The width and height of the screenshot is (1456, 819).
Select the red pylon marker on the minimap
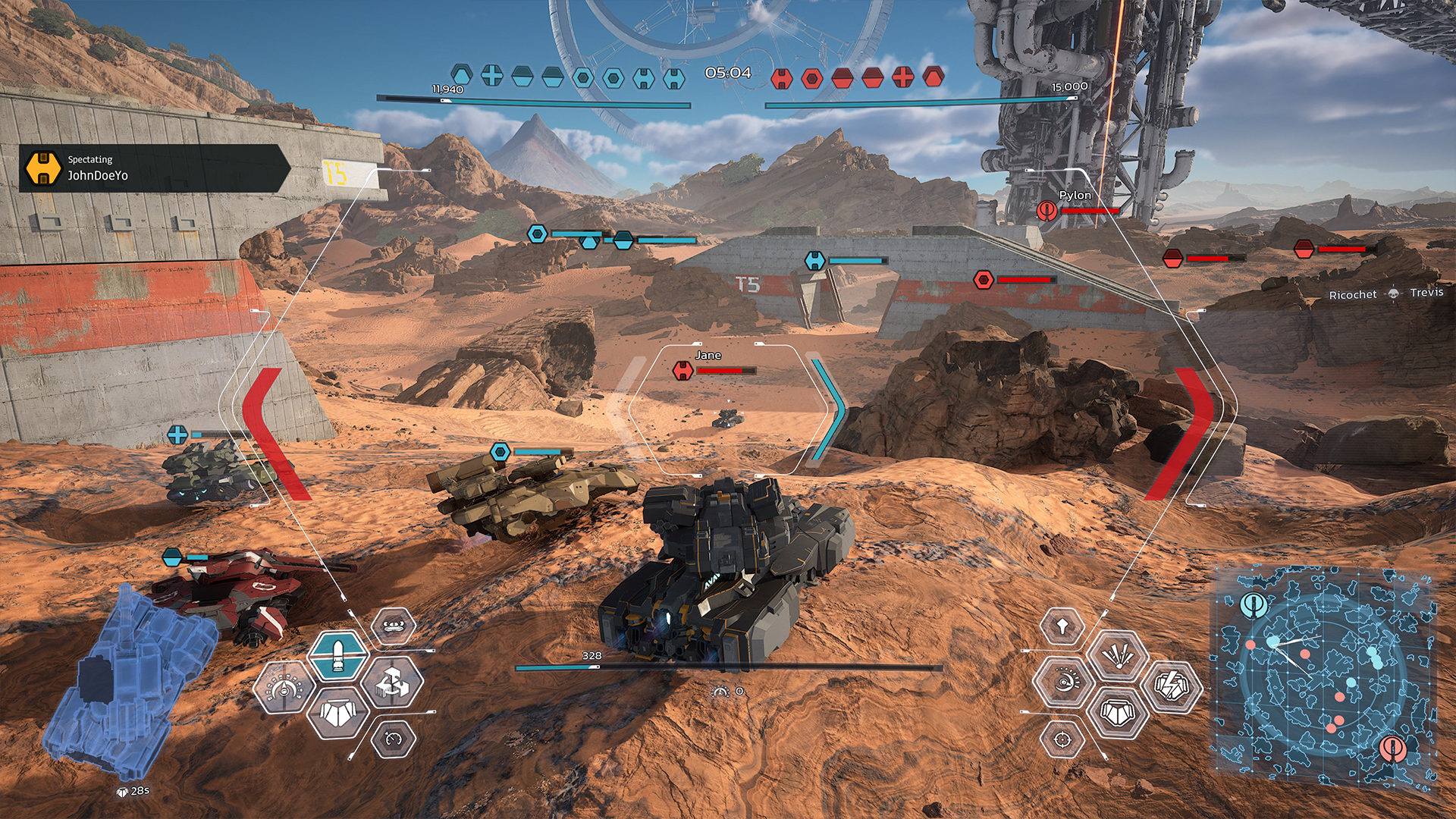point(1392,748)
